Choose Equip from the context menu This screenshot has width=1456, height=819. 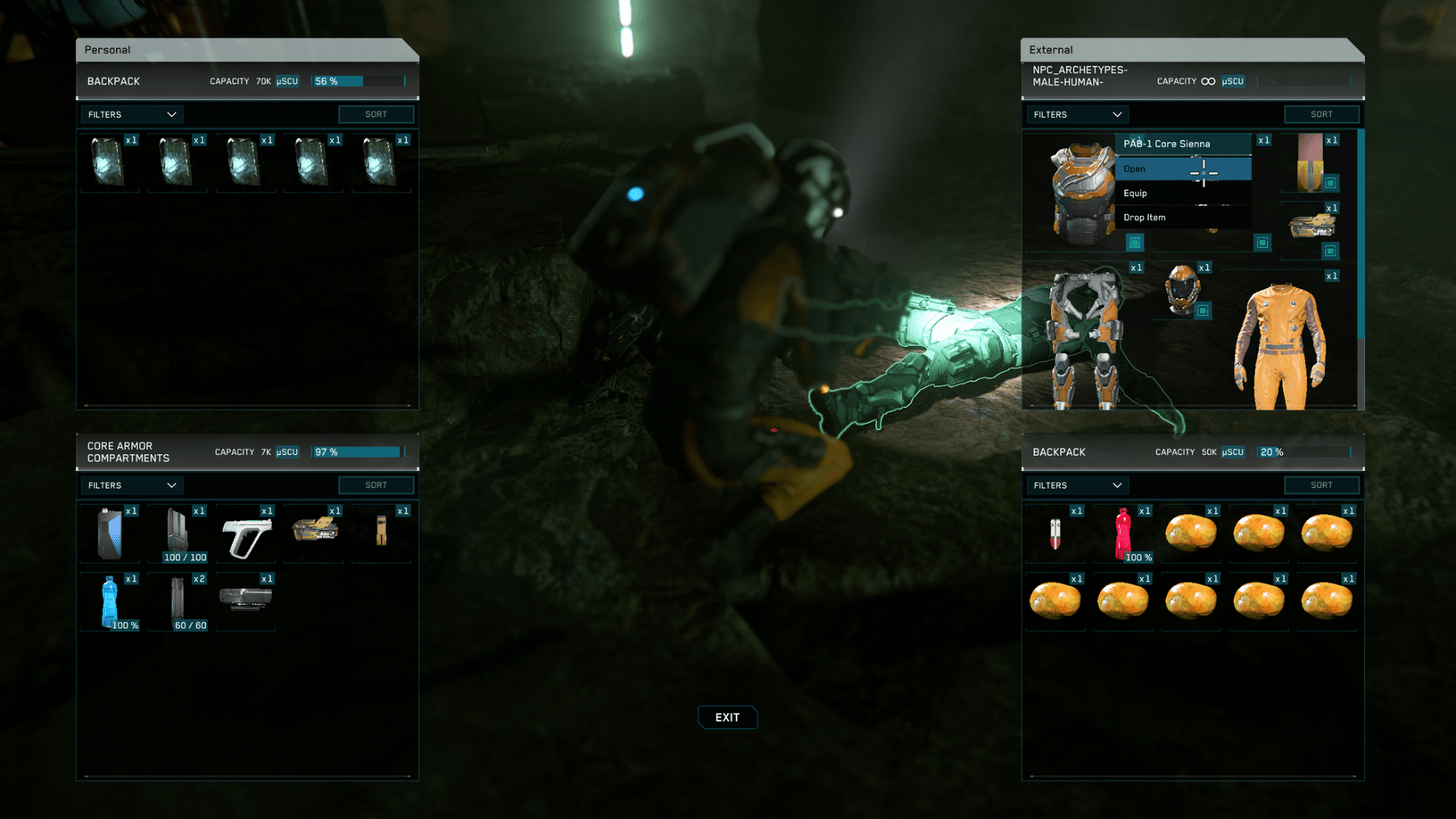click(x=1136, y=193)
